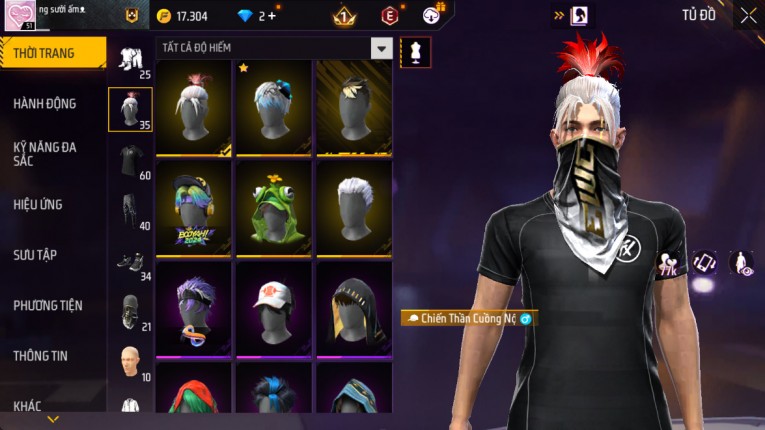The image size is (765, 430).
Task: Switch to Kỹ Năng Đa Sắc tab
Action: [x=45, y=153]
